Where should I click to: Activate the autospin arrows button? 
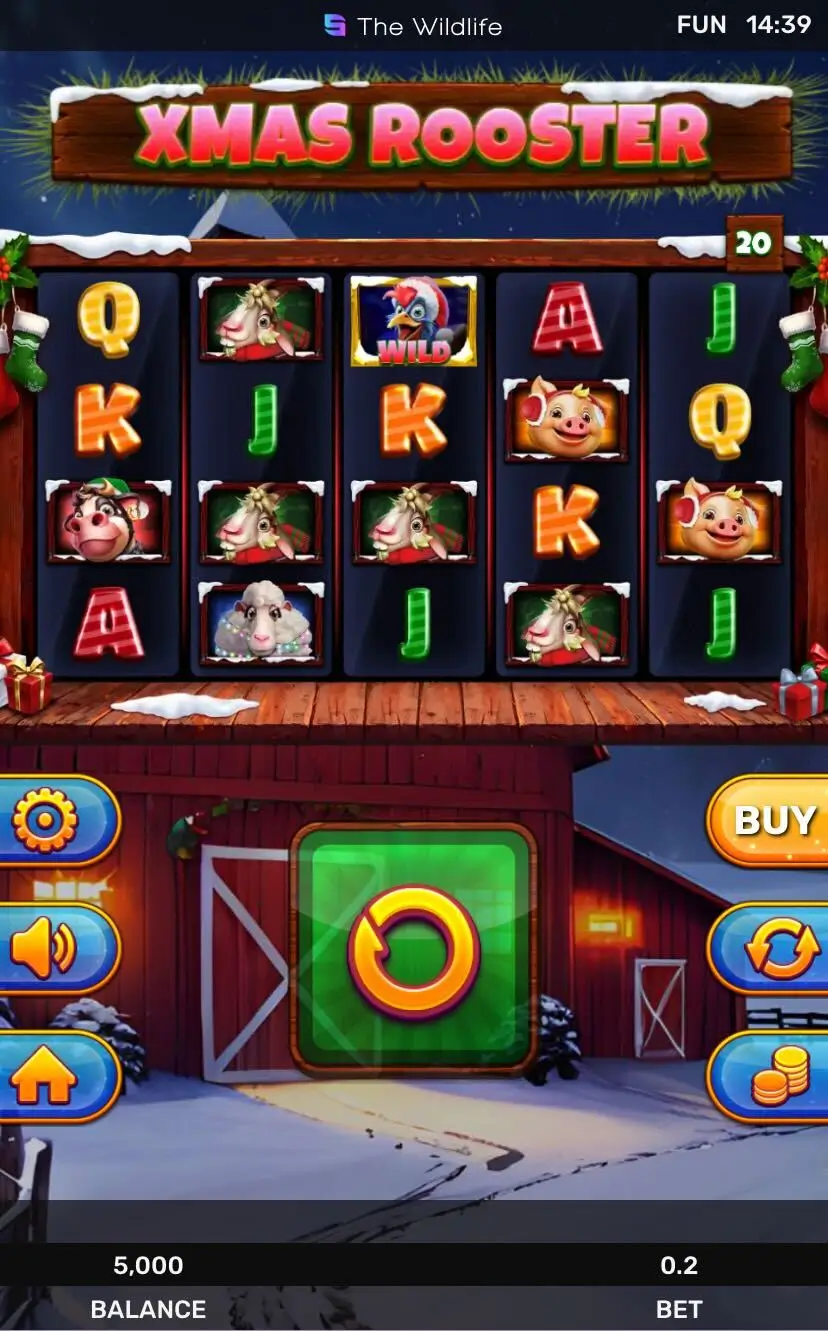(778, 948)
